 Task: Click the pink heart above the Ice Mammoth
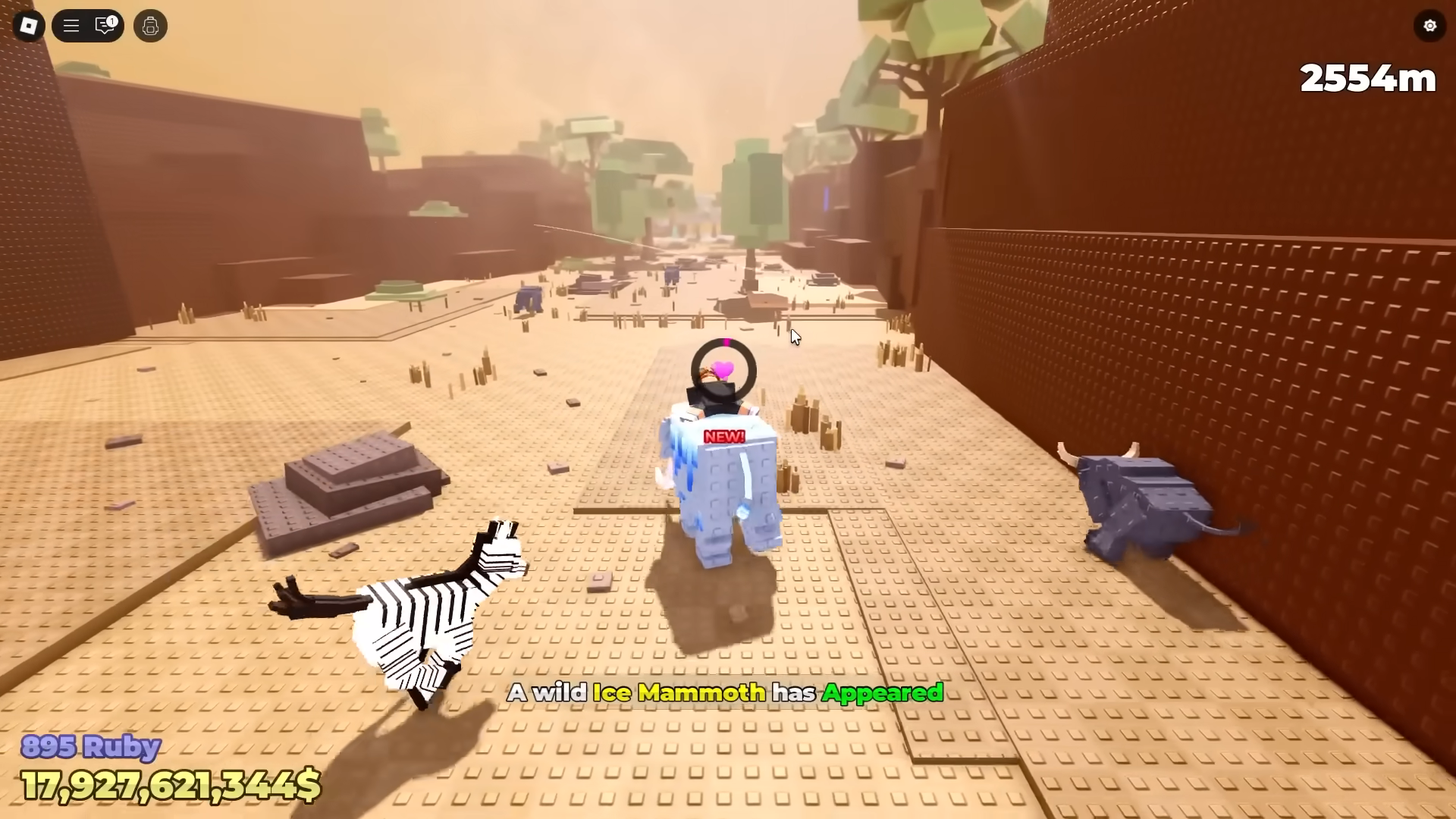[x=722, y=370]
